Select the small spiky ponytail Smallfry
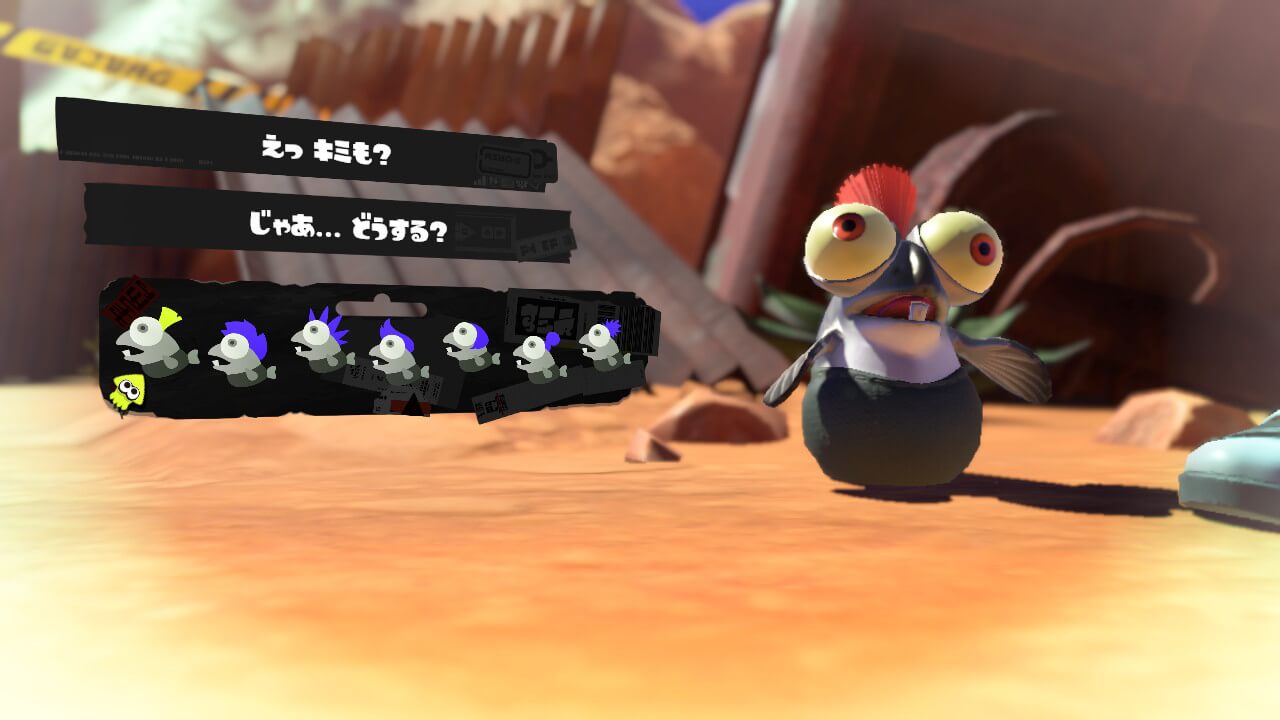Image resolution: width=1280 pixels, height=720 pixels. click(603, 345)
